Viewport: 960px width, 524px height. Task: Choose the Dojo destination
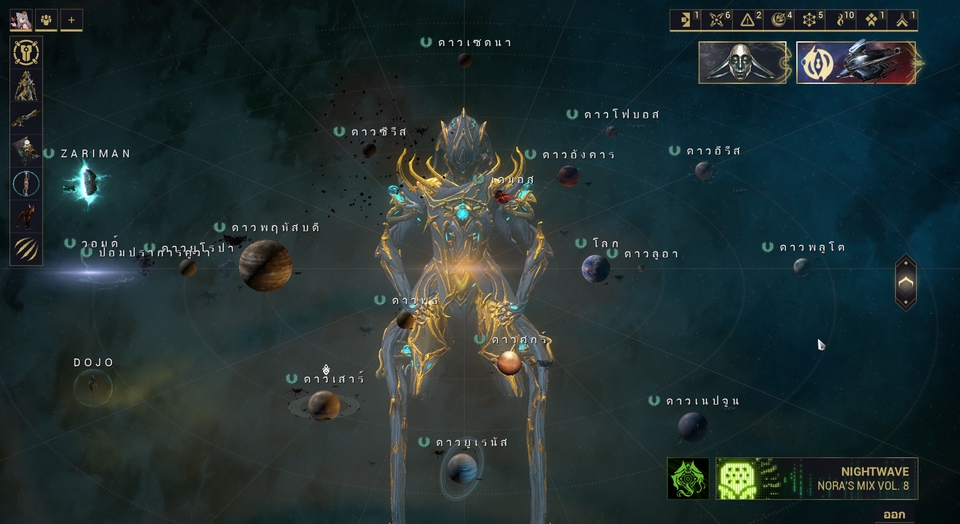pyautogui.click(x=94, y=383)
